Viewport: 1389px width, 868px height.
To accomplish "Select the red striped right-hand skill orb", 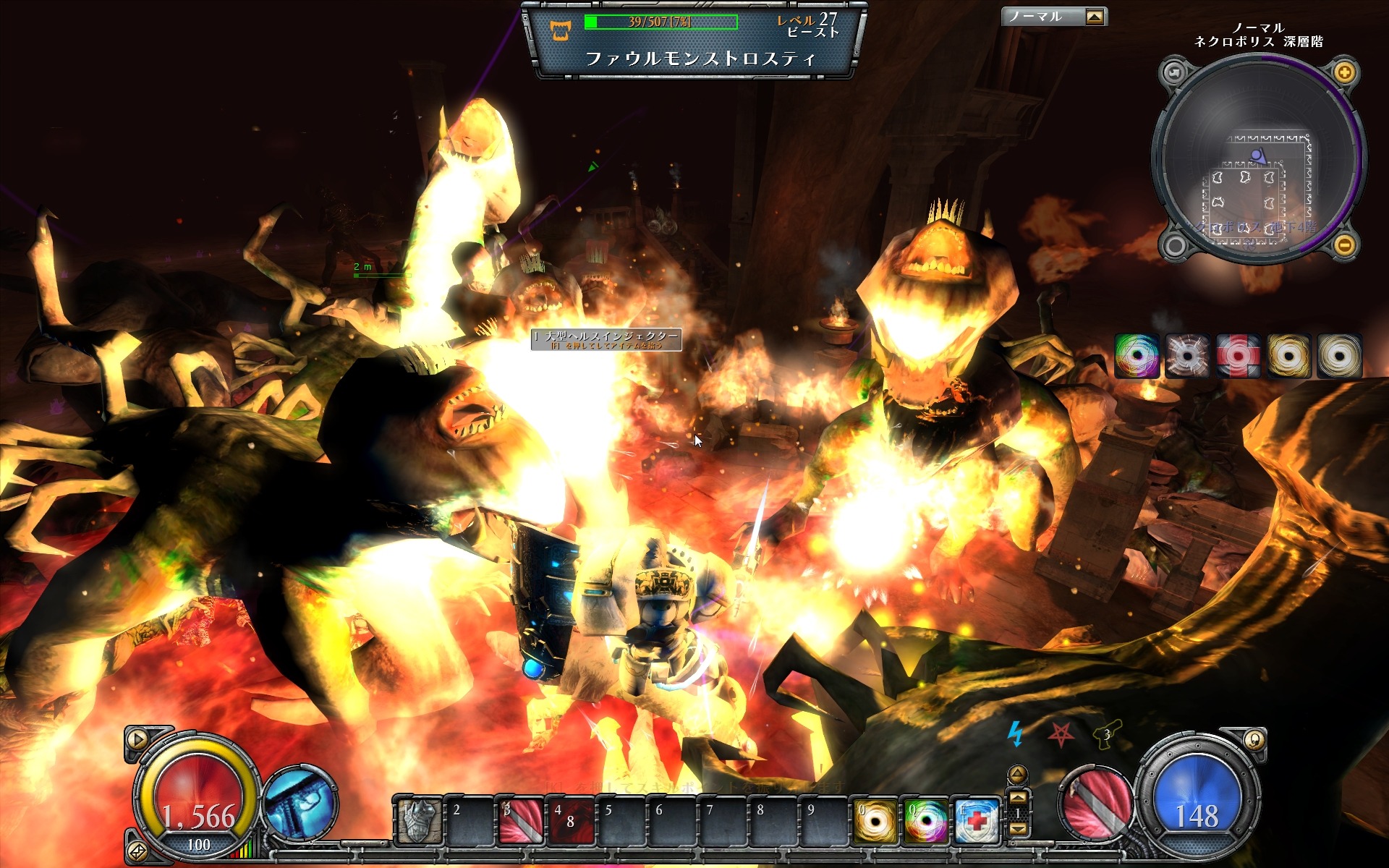I will point(1095,803).
